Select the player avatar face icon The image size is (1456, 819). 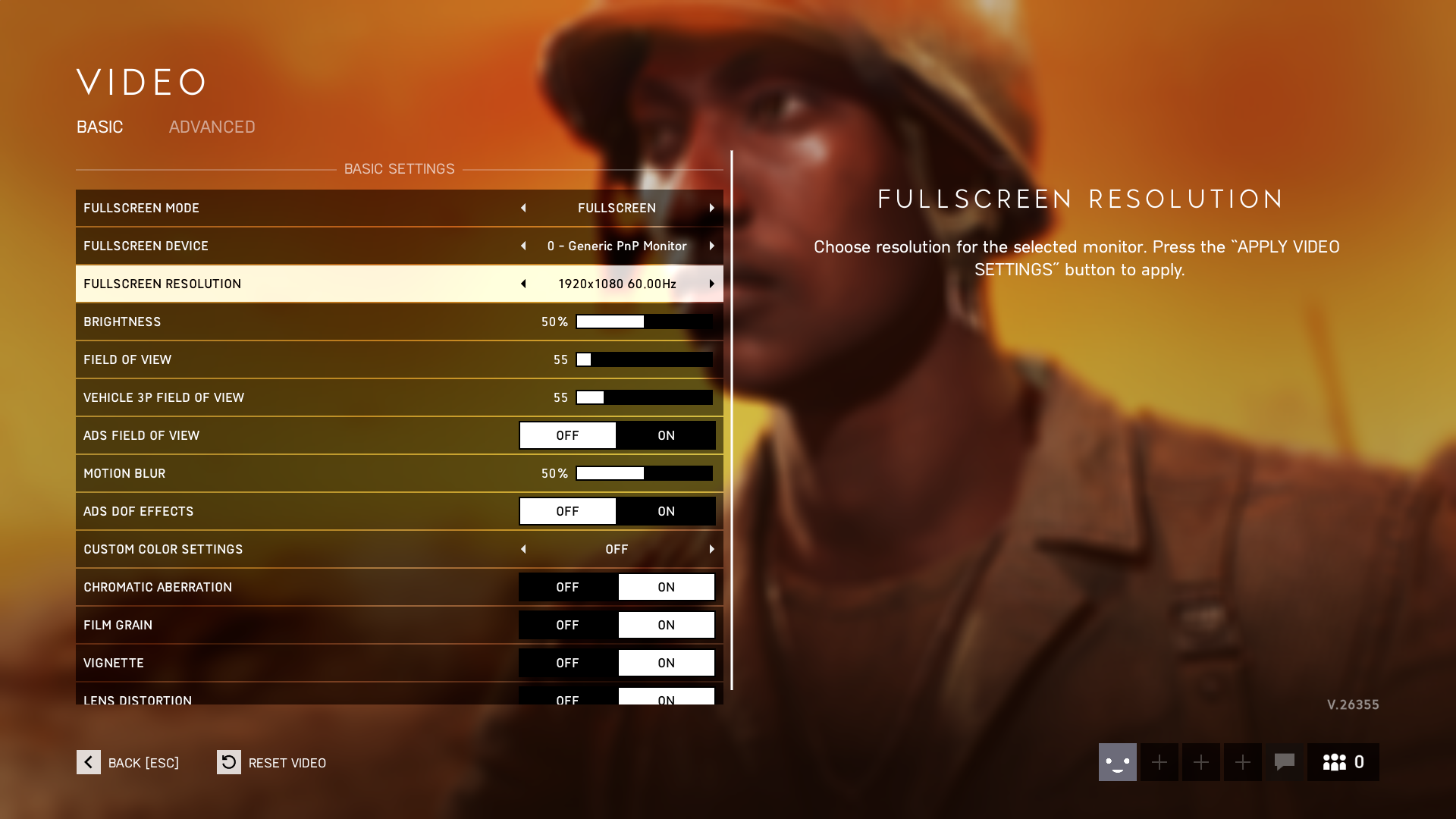tap(1117, 762)
